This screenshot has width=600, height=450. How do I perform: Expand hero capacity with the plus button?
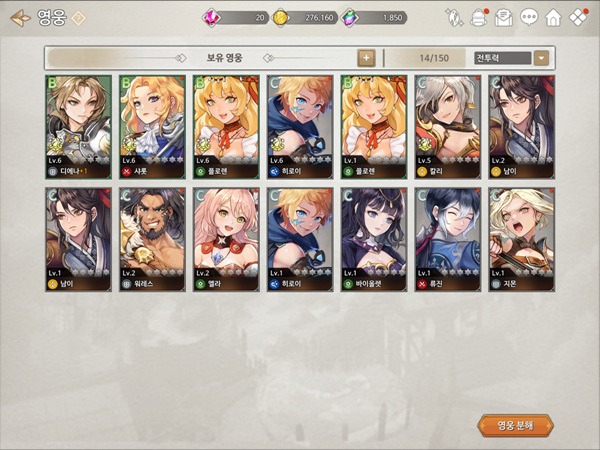pyautogui.click(x=367, y=57)
